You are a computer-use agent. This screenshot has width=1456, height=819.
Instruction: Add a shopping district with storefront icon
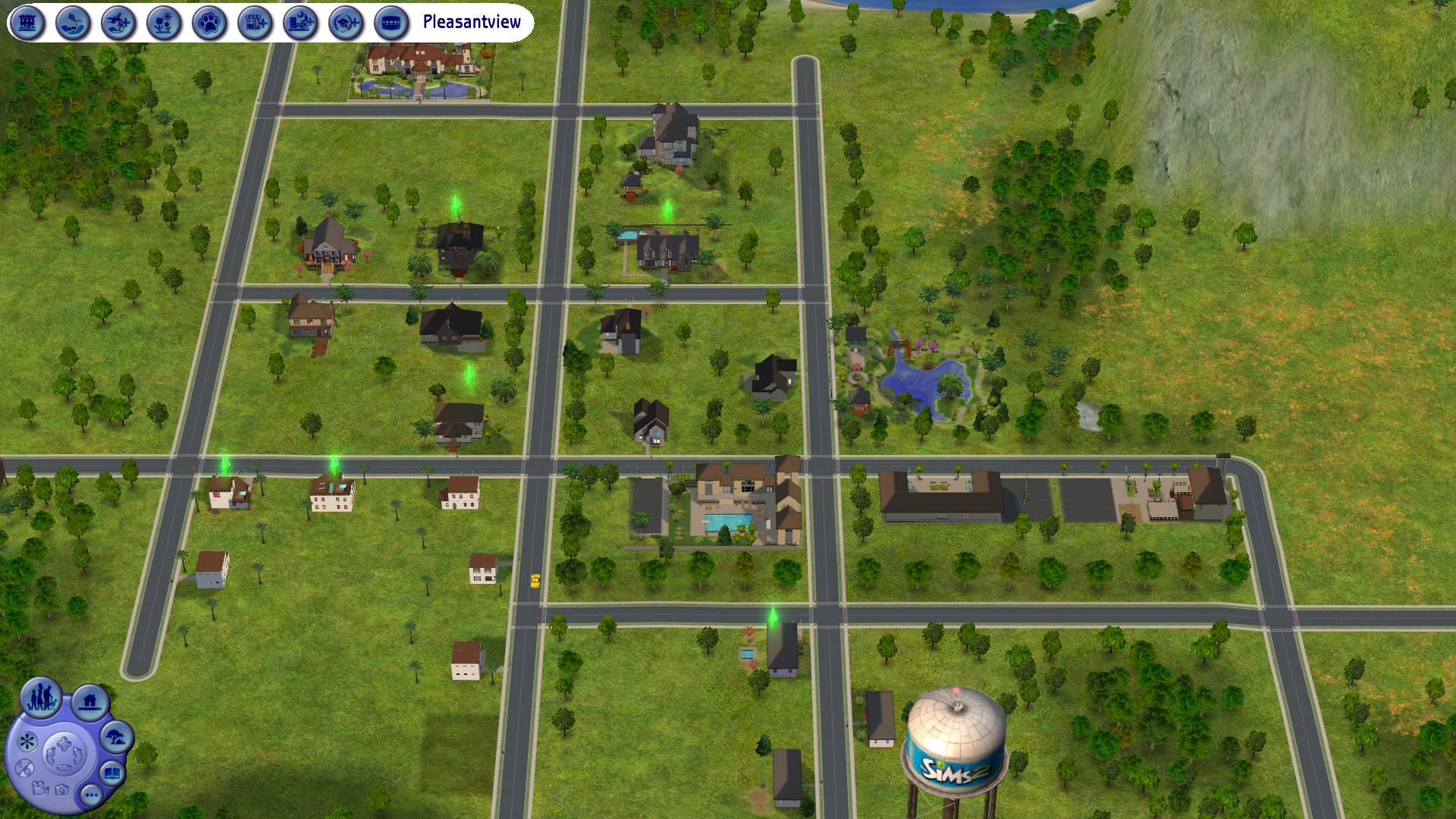coord(255,23)
